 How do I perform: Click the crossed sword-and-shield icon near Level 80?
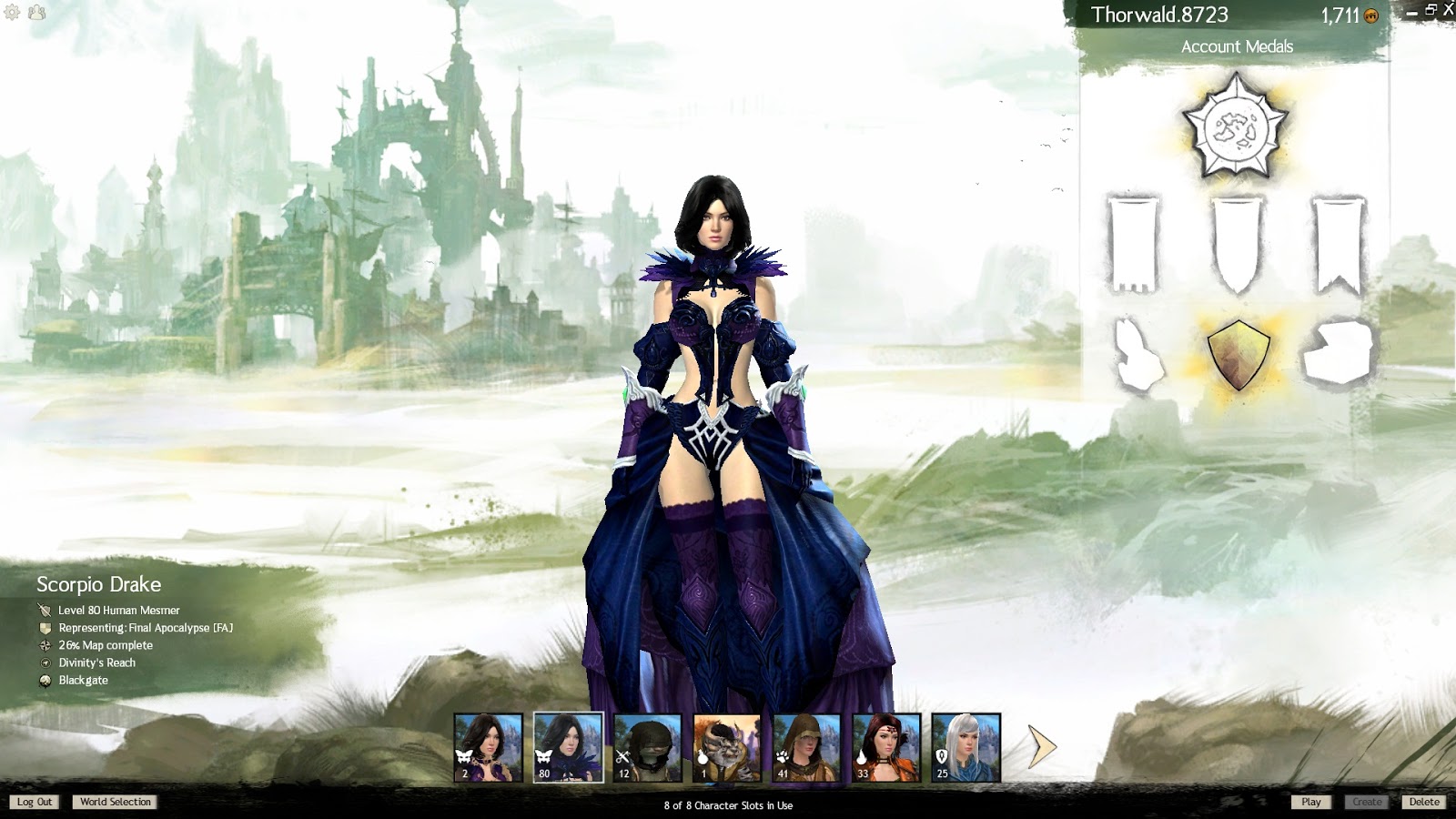43,611
